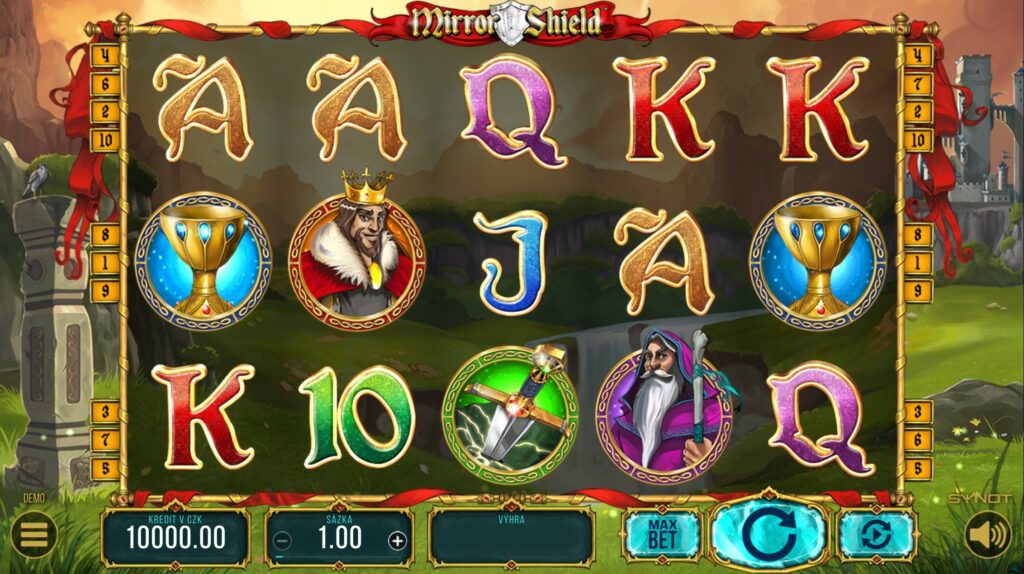The width and height of the screenshot is (1024, 574).
Task: Increase the bet with plus button
Action: coord(397,540)
